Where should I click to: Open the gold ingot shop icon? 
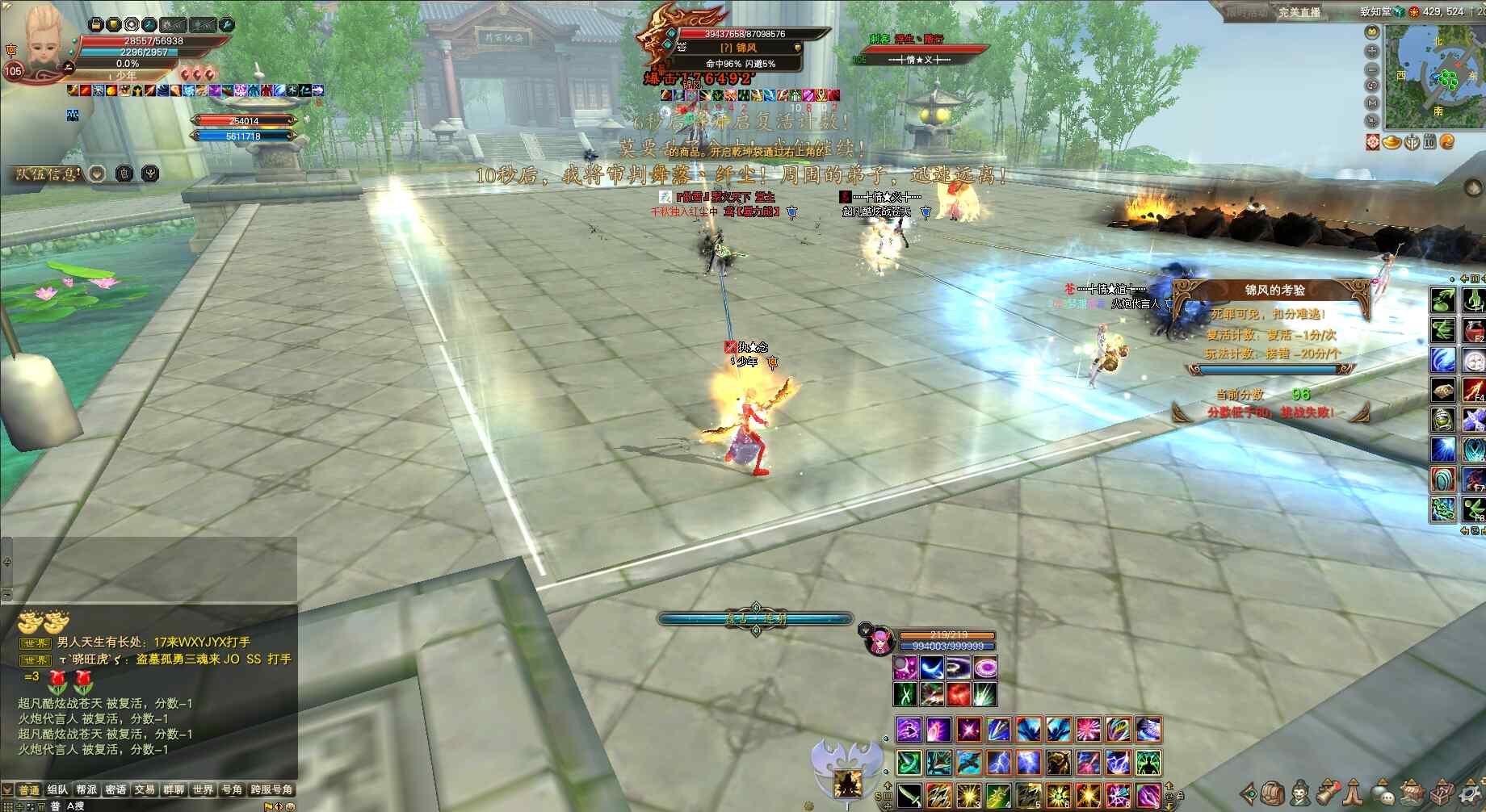(x=1392, y=142)
